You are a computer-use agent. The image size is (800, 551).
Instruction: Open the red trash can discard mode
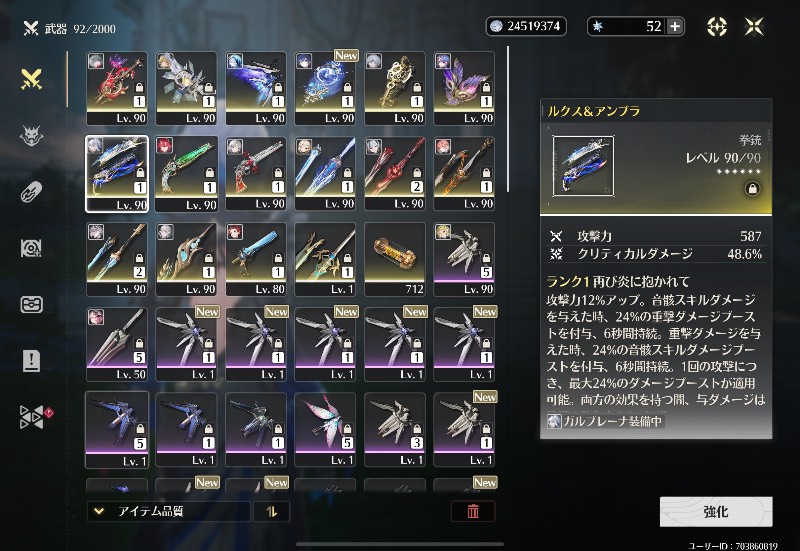(473, 511)
